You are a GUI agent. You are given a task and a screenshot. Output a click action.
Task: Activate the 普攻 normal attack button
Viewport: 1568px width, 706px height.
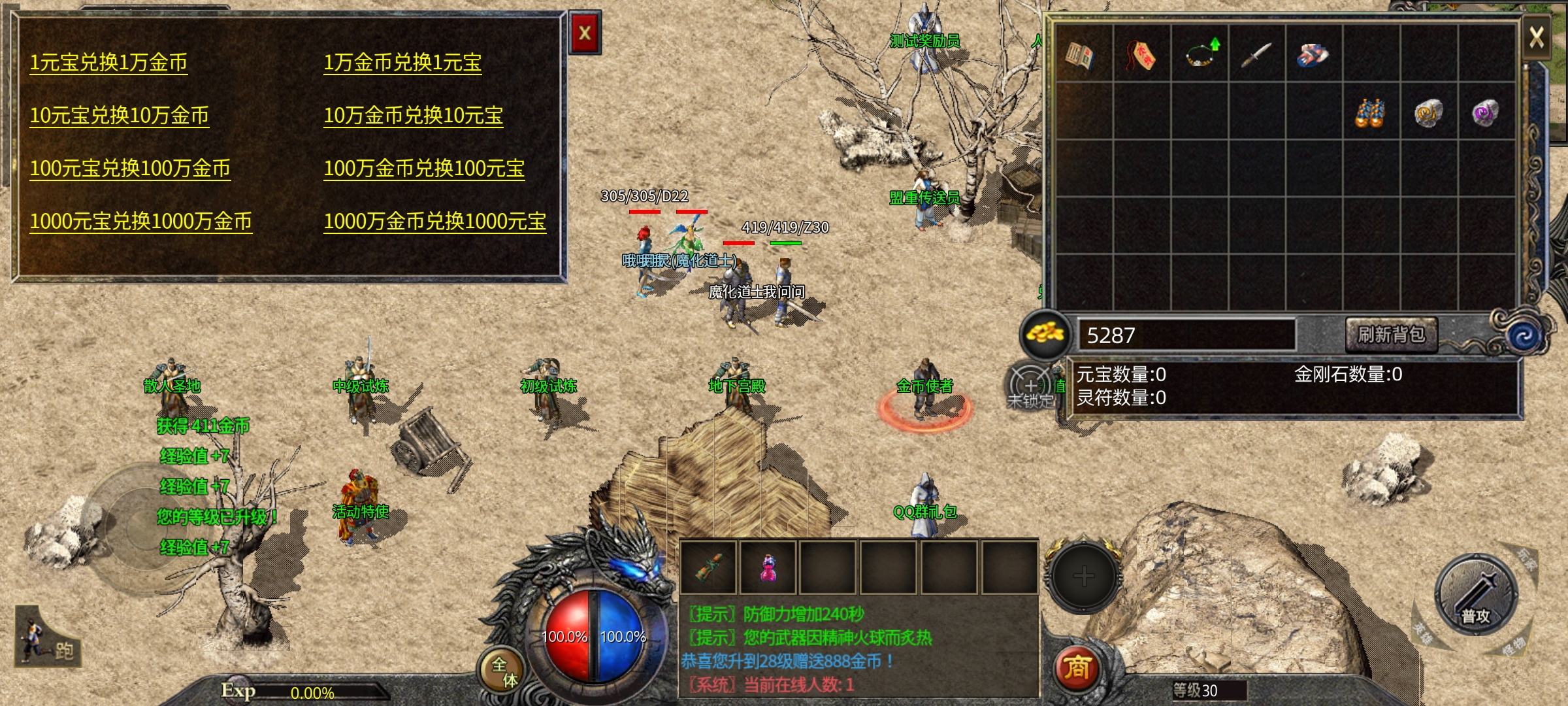(1476, 595)
